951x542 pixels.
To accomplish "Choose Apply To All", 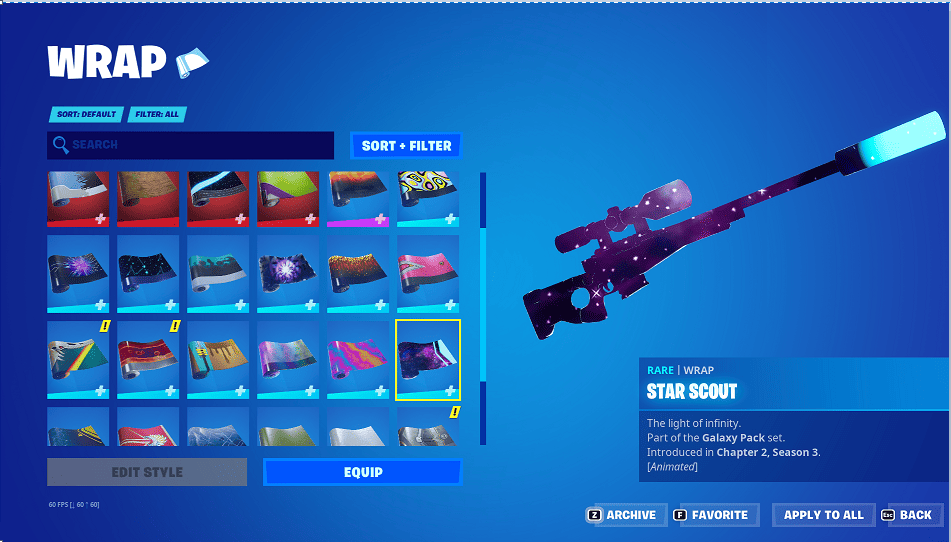I will [823, 515].
